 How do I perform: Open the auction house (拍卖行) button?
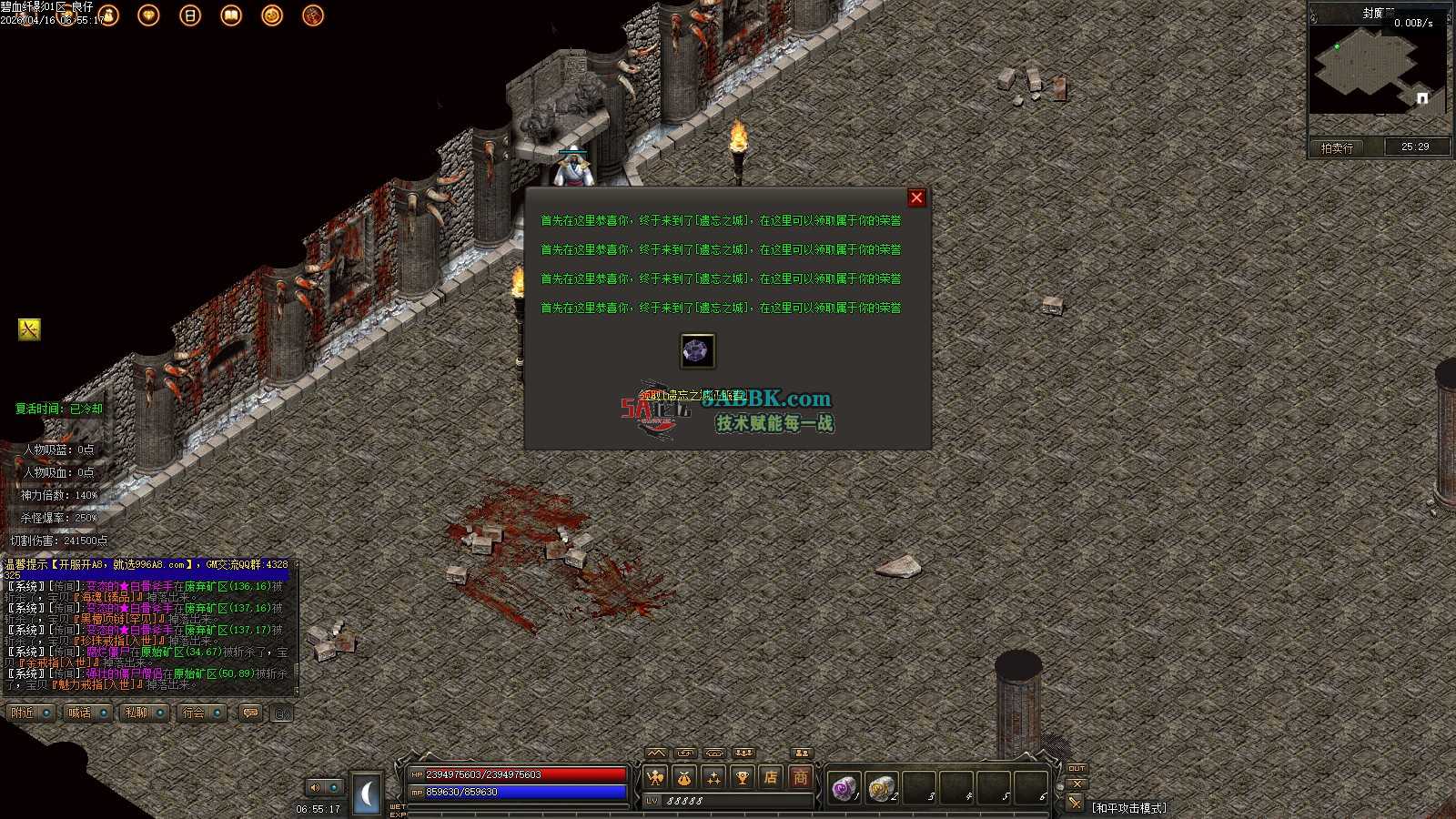click(1337, 147)
